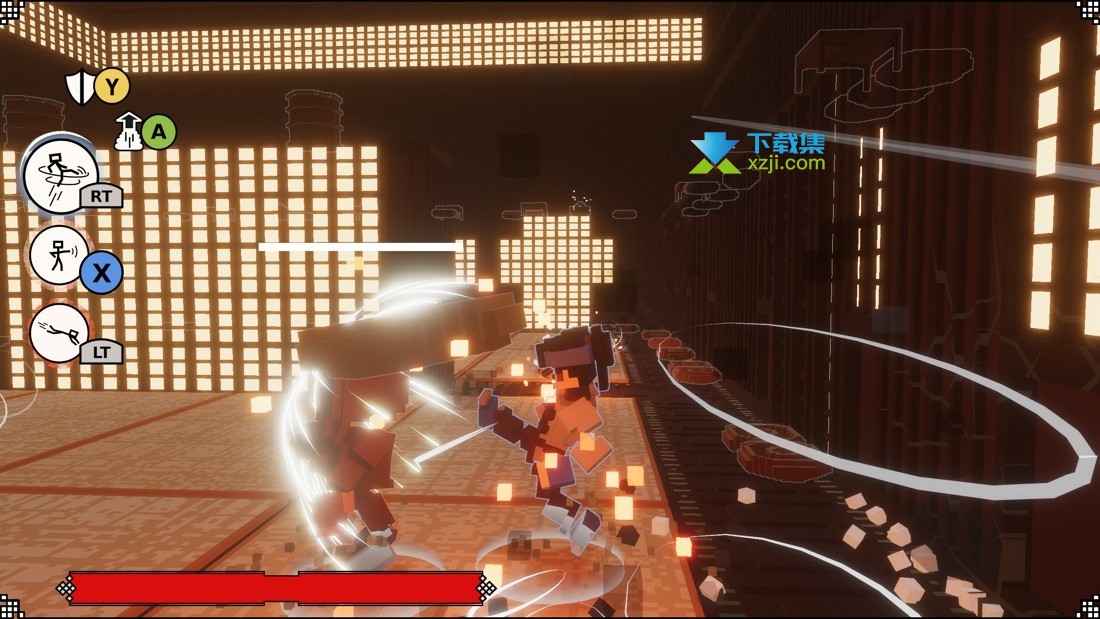Choose the standing punch ability icon
The image size is (1100, 619).
58,256
